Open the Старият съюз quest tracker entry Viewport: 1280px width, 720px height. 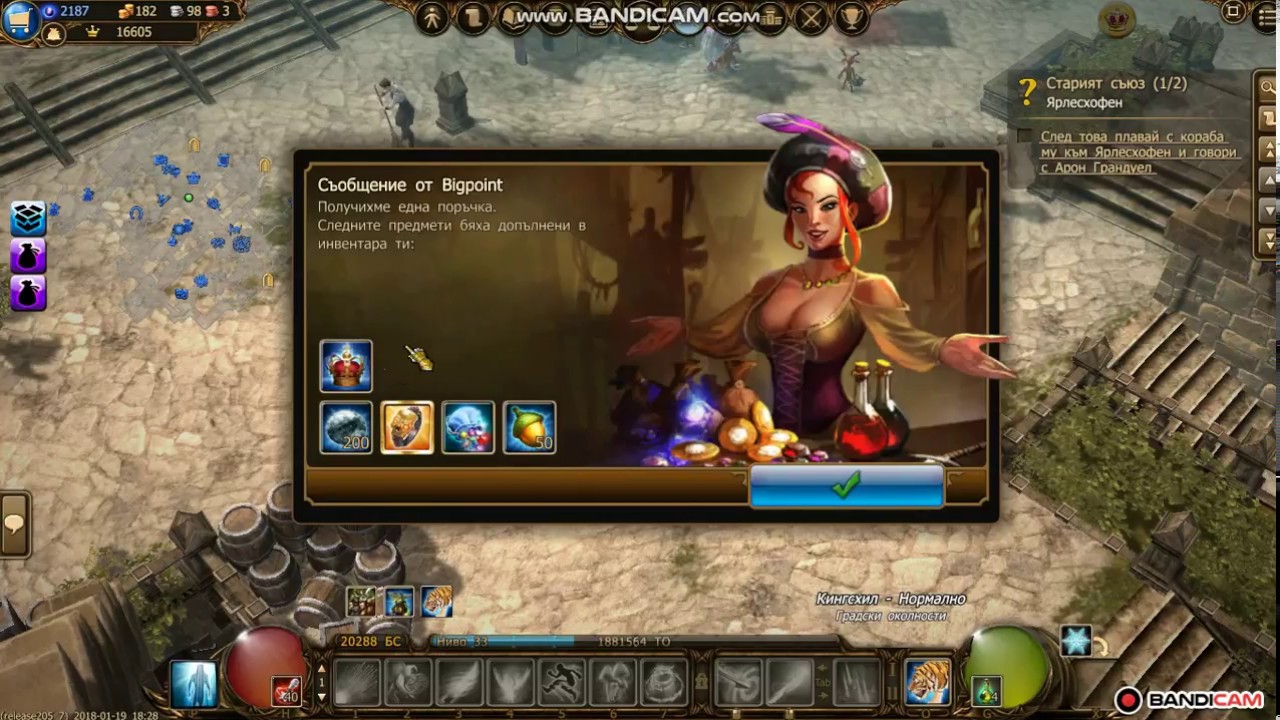point(1116,84)
